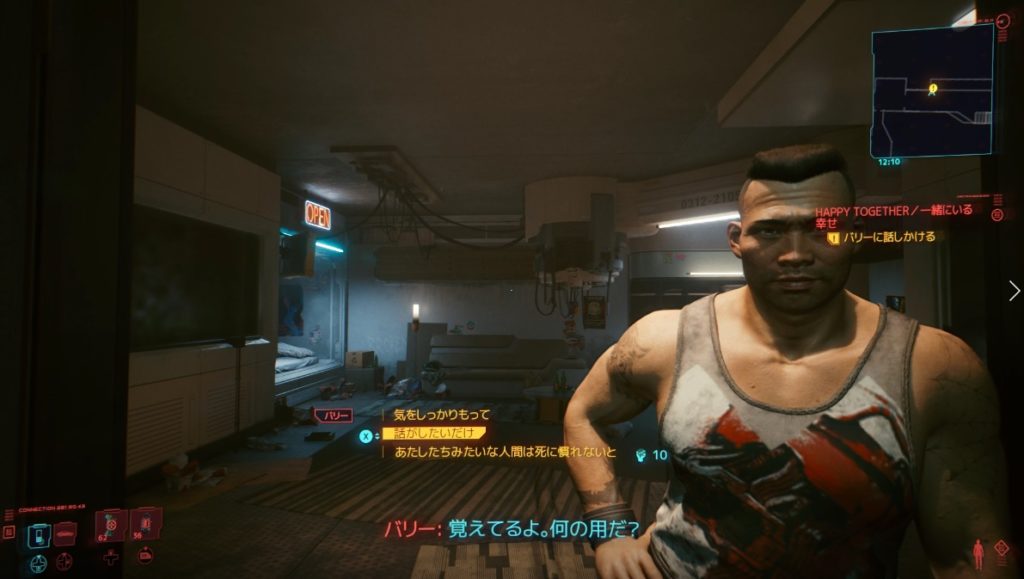1024x579 pixels.
Task: Use the green inhaler slot with count 62
Action: pyautogui.click(x=110, y=524)
